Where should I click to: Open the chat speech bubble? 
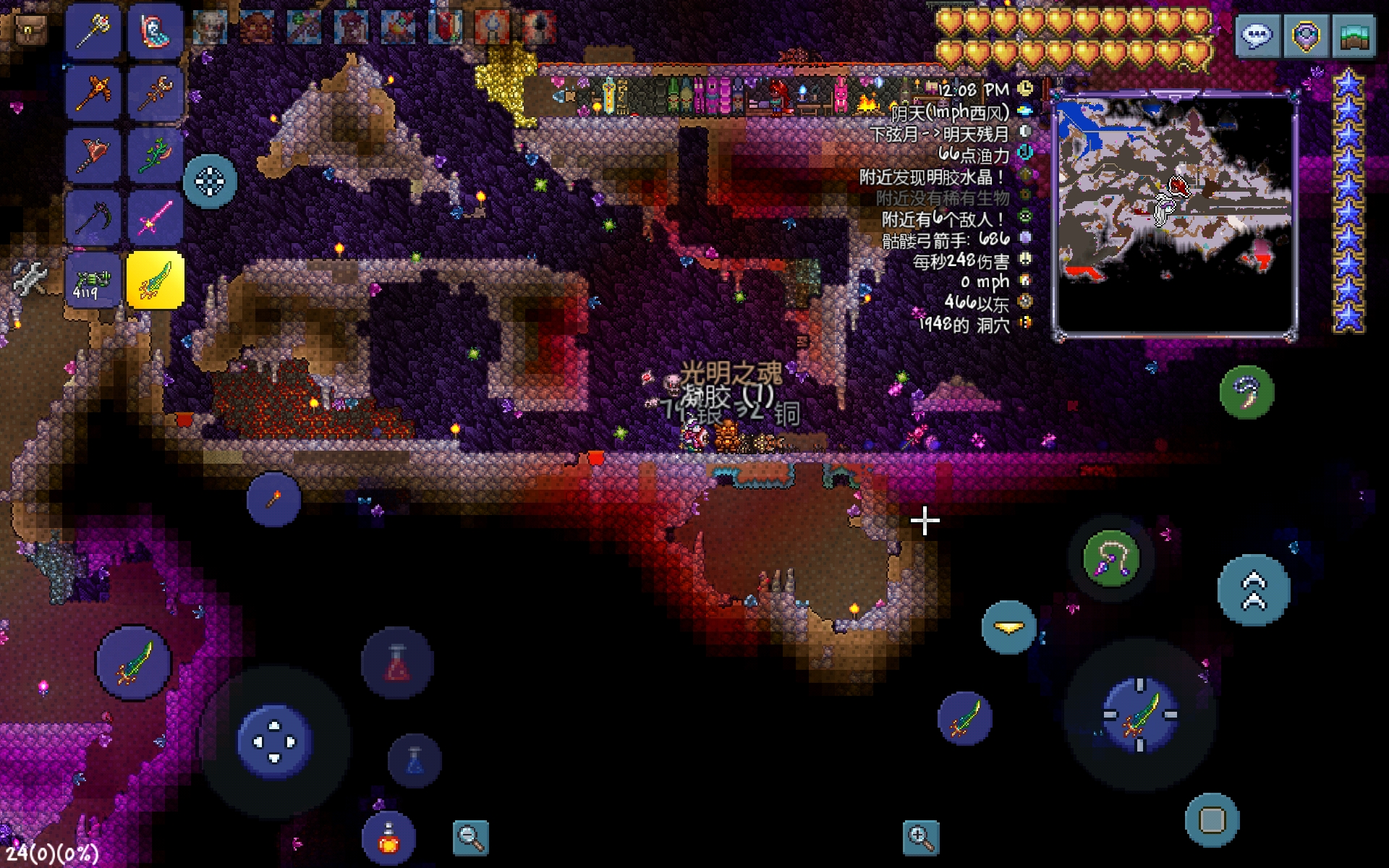(1257, 35)
